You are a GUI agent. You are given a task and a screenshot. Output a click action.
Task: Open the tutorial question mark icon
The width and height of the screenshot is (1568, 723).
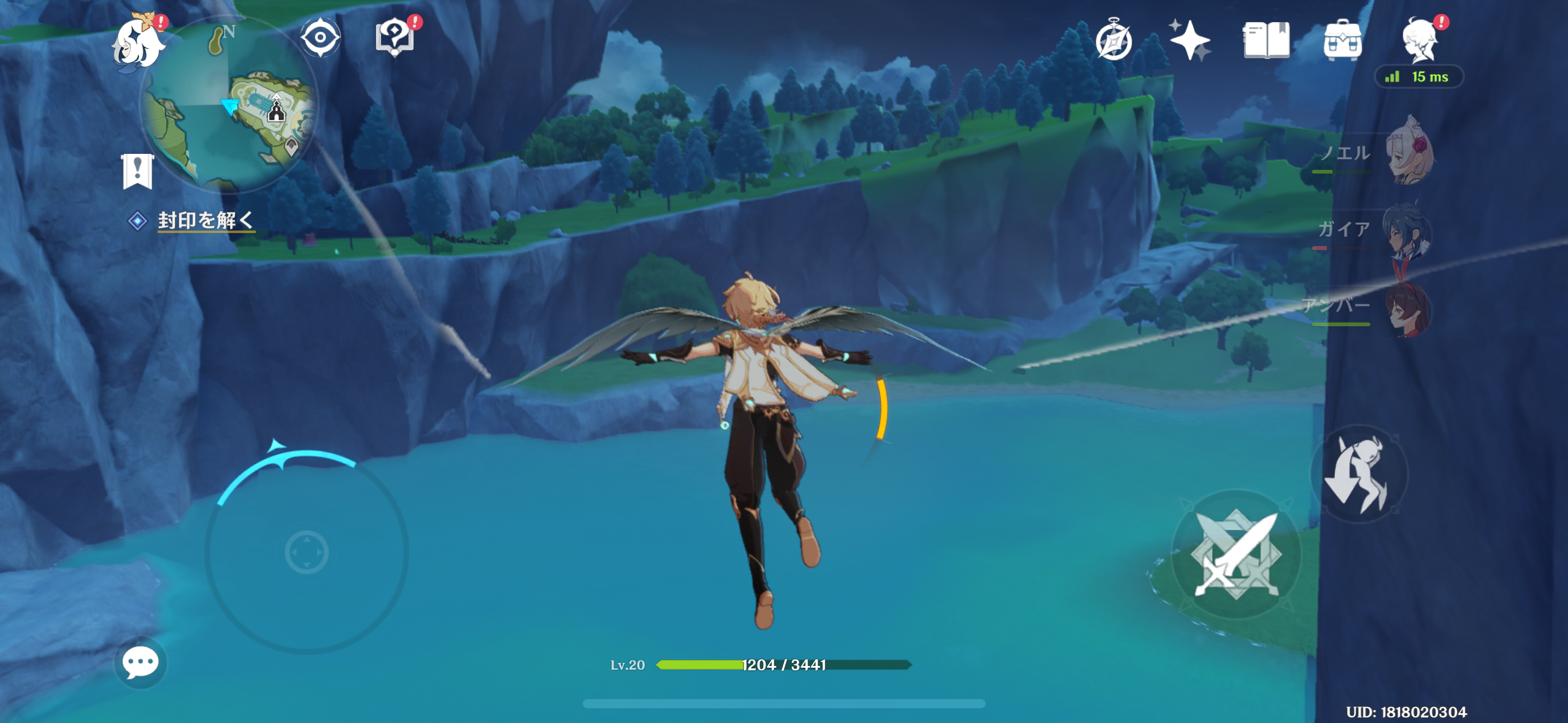(394, 38)
